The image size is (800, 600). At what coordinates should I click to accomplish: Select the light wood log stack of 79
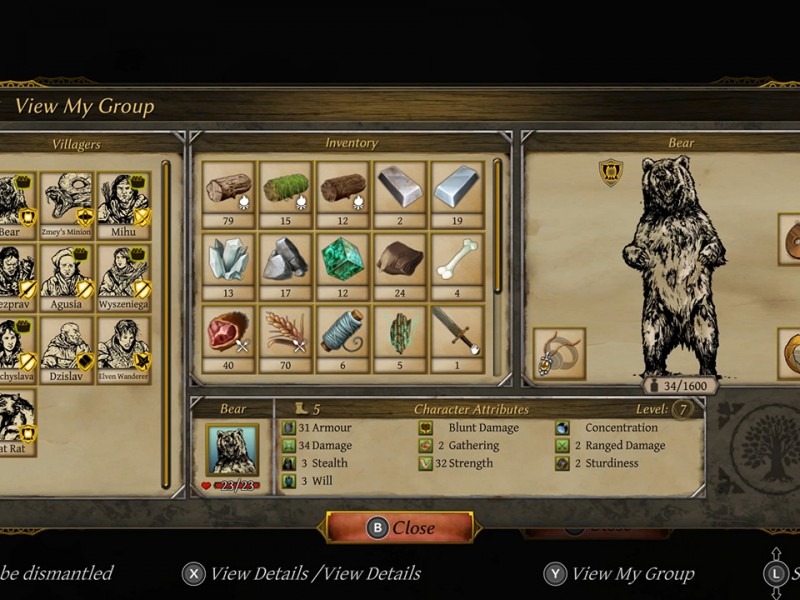point(228,187)
